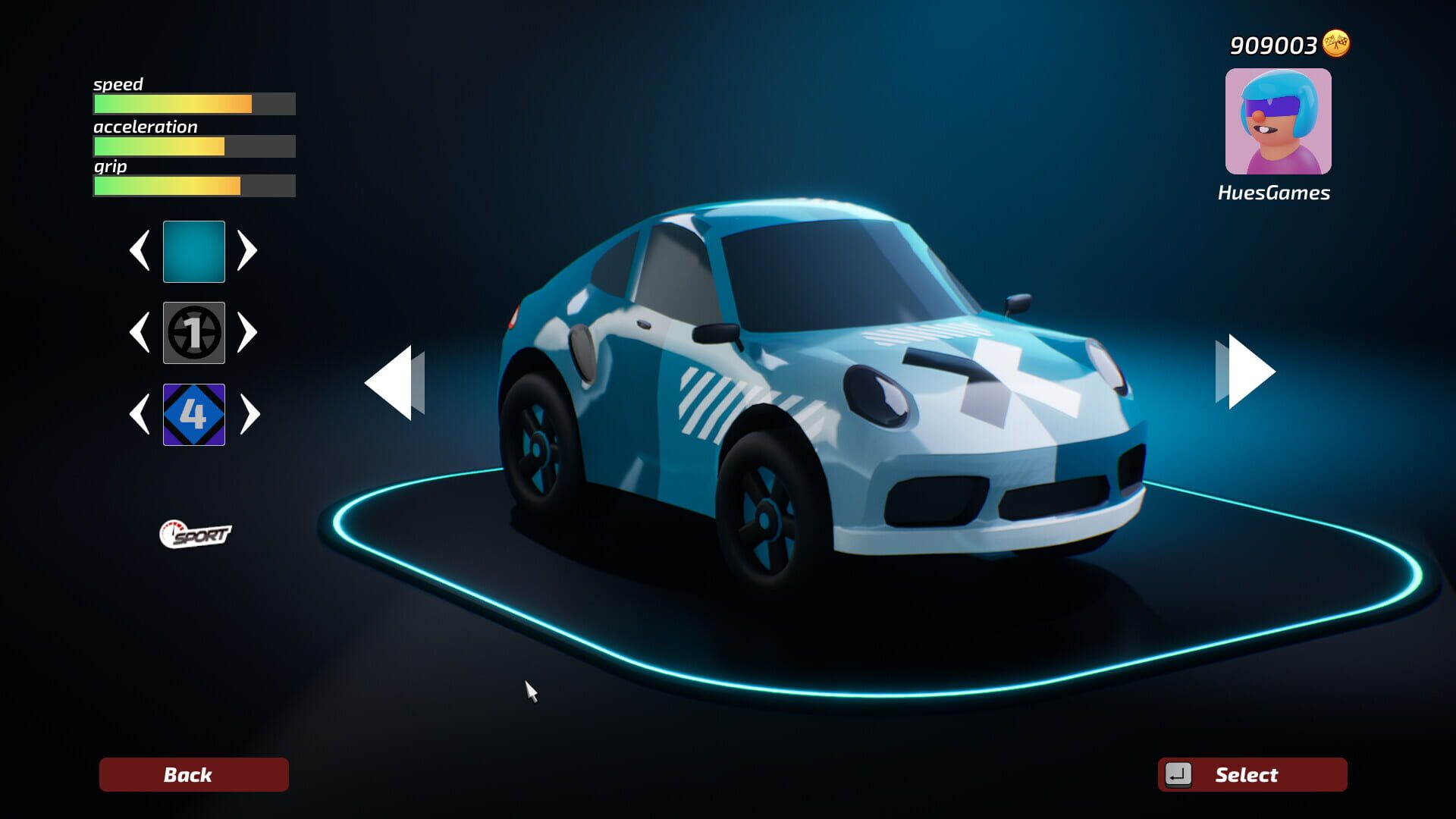Click the grip stat label
The height and width of the screenshot is (819, 1456).
(110, 167)
